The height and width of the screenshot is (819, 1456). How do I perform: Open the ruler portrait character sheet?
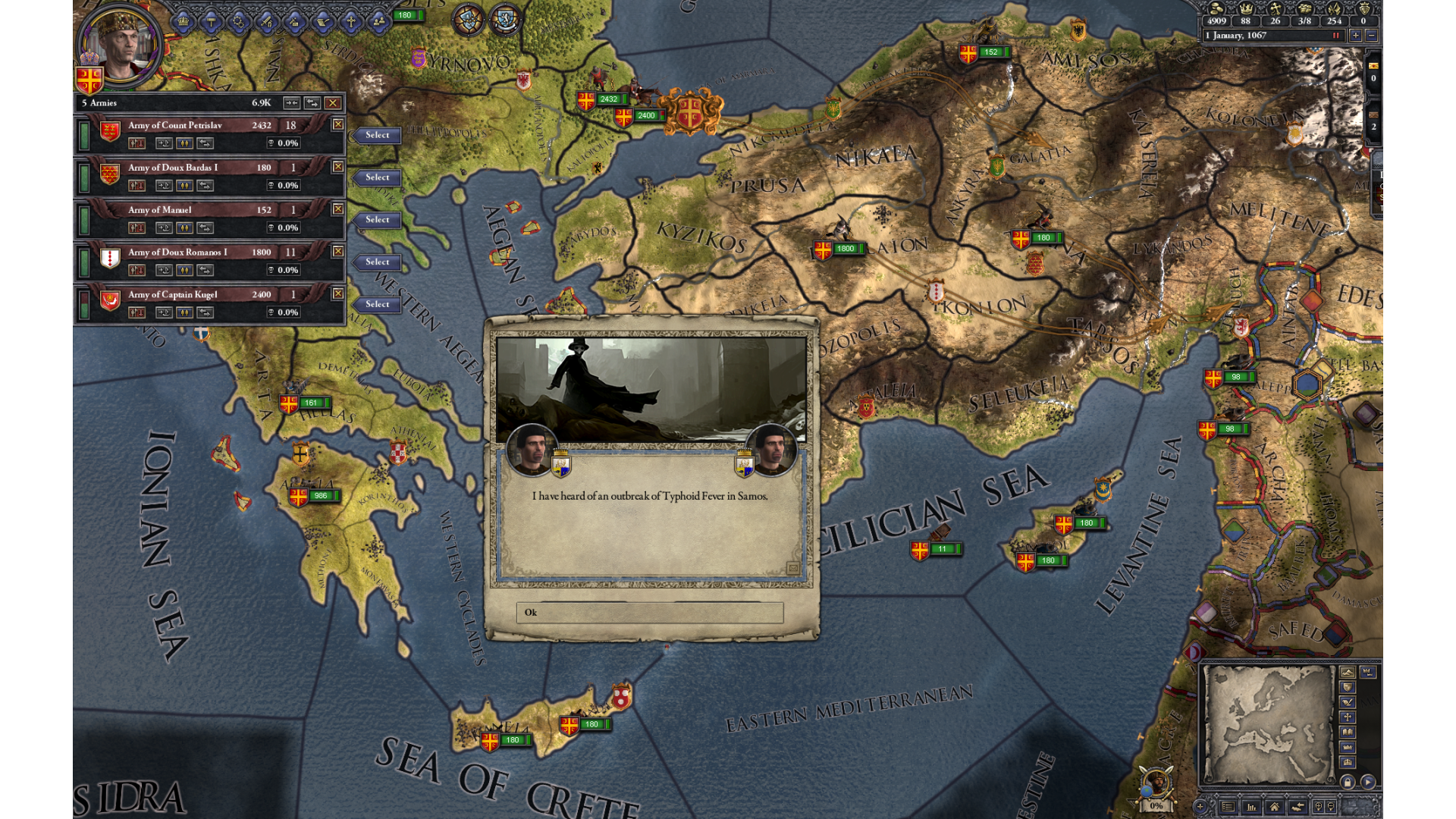click(121, 44)
